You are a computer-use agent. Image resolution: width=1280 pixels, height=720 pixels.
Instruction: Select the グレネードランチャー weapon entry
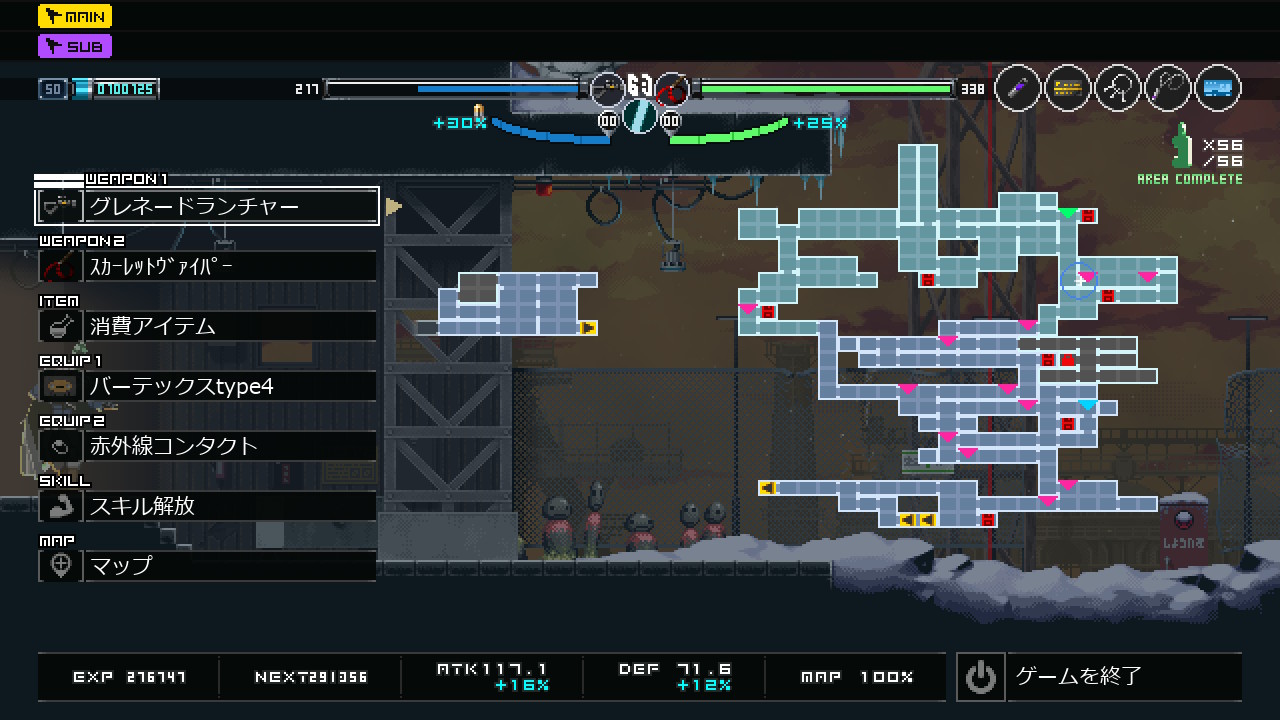pyautogui.click(x=207, y=206)
